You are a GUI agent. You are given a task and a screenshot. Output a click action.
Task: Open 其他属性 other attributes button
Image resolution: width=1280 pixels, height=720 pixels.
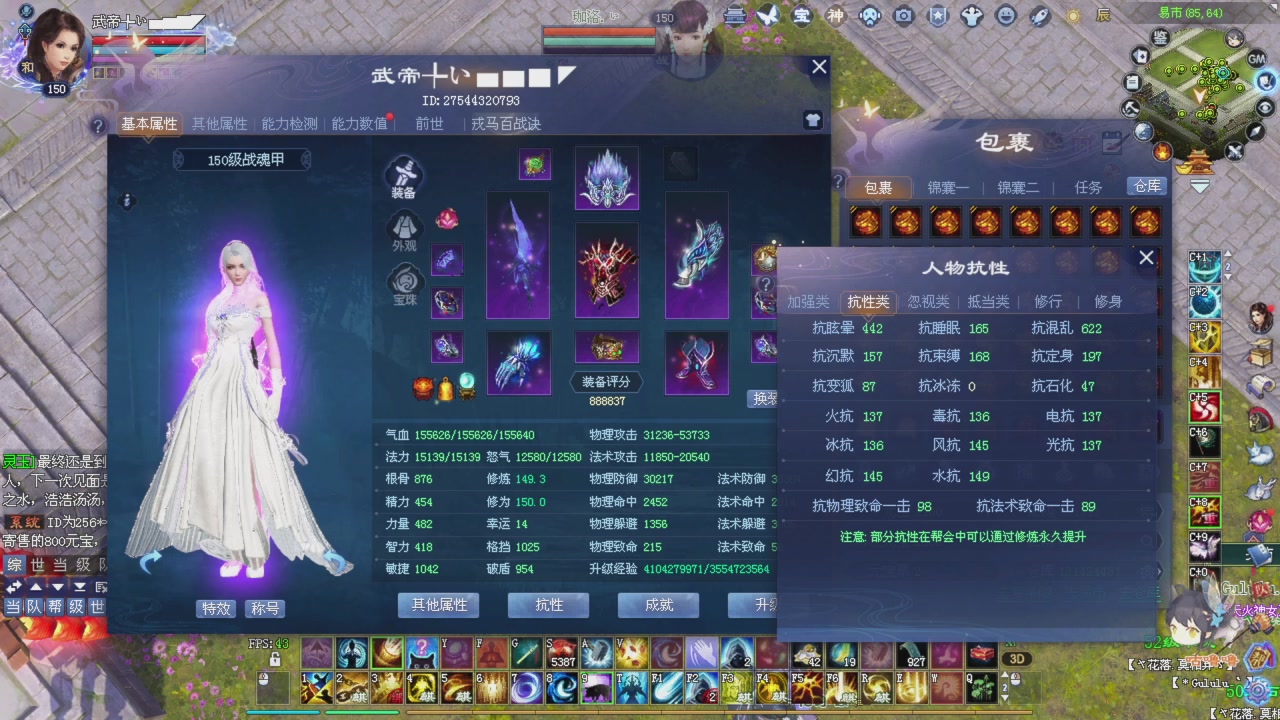tap(437, 605)
